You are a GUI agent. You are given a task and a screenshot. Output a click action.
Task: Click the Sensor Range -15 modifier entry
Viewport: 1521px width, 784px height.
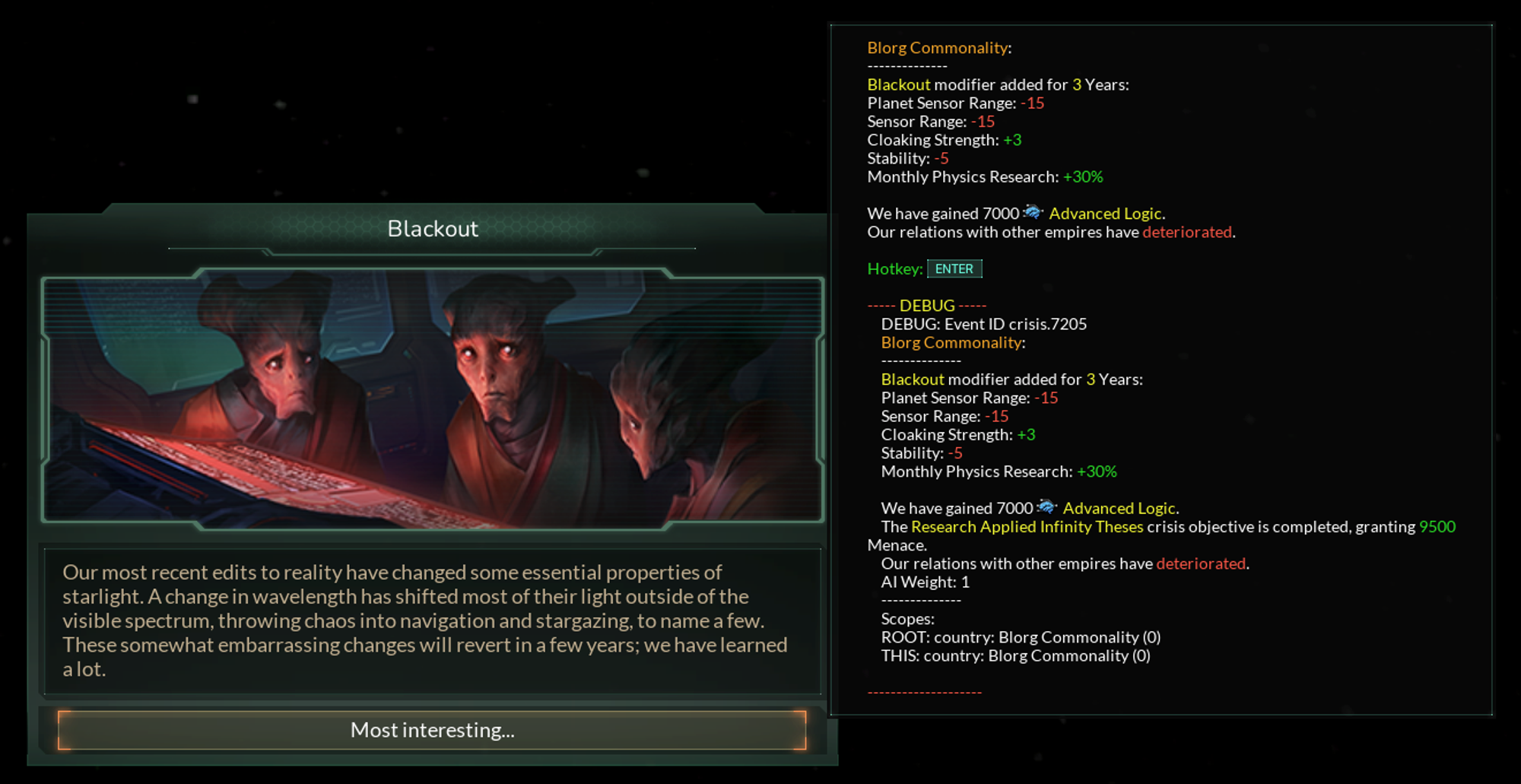tap(929, 121)
